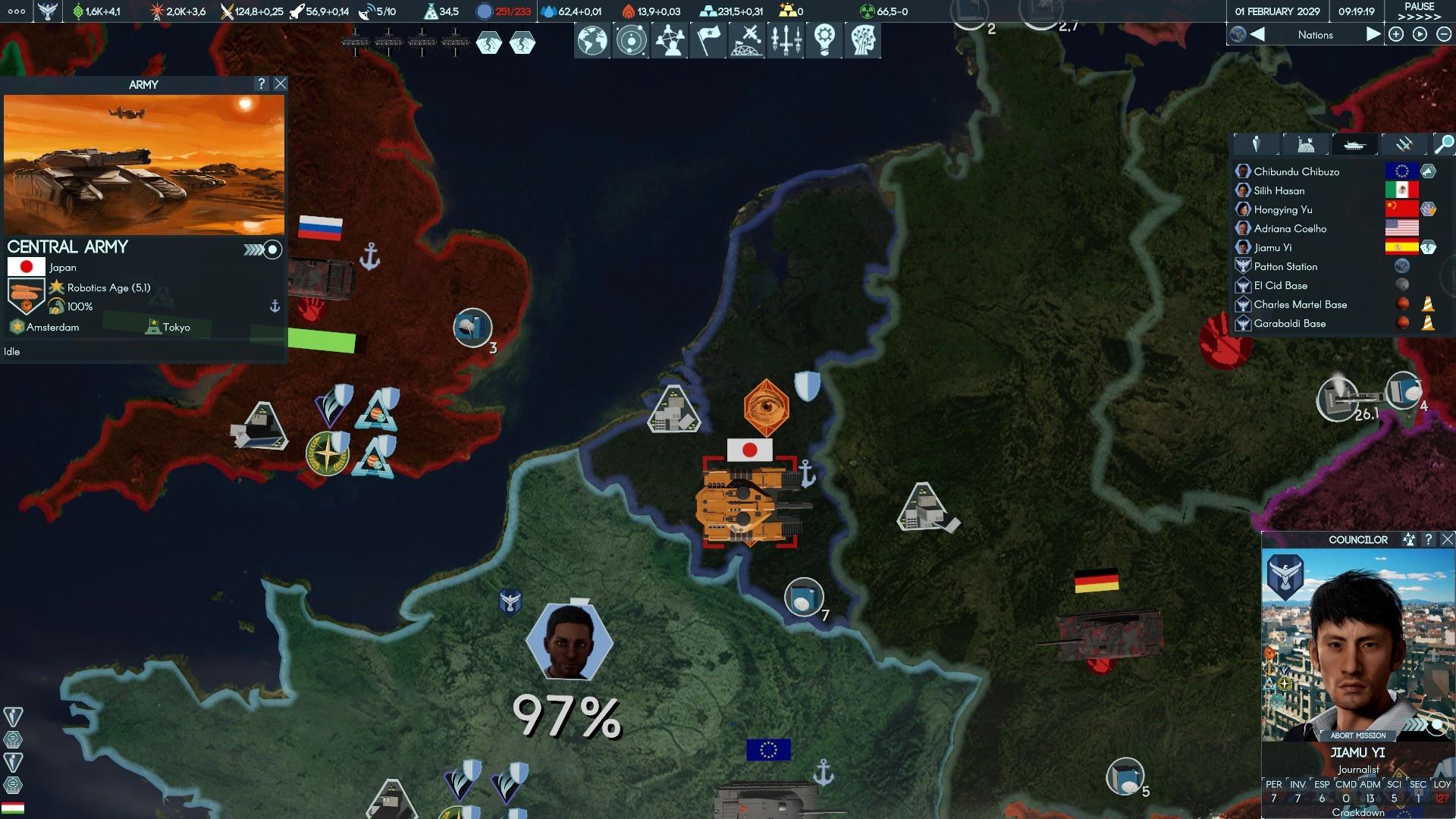The height and width of the screenshot is (819, 1456).
Task: Select Patton Station in the asset list
Action: pyautogui.click(x=1285, y=267)
